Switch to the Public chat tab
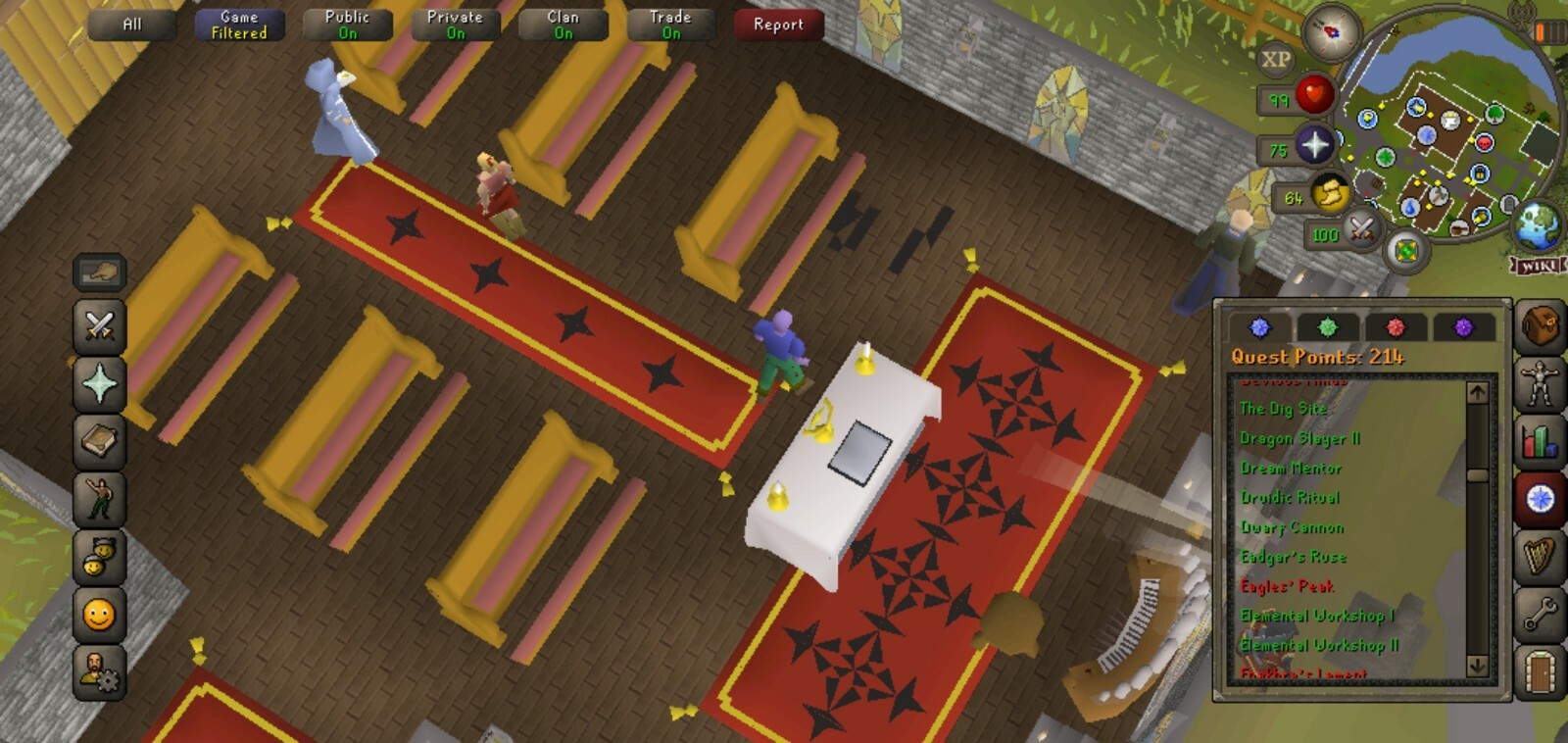Viewport: 1568px width, 743px height. coord(347,25)
